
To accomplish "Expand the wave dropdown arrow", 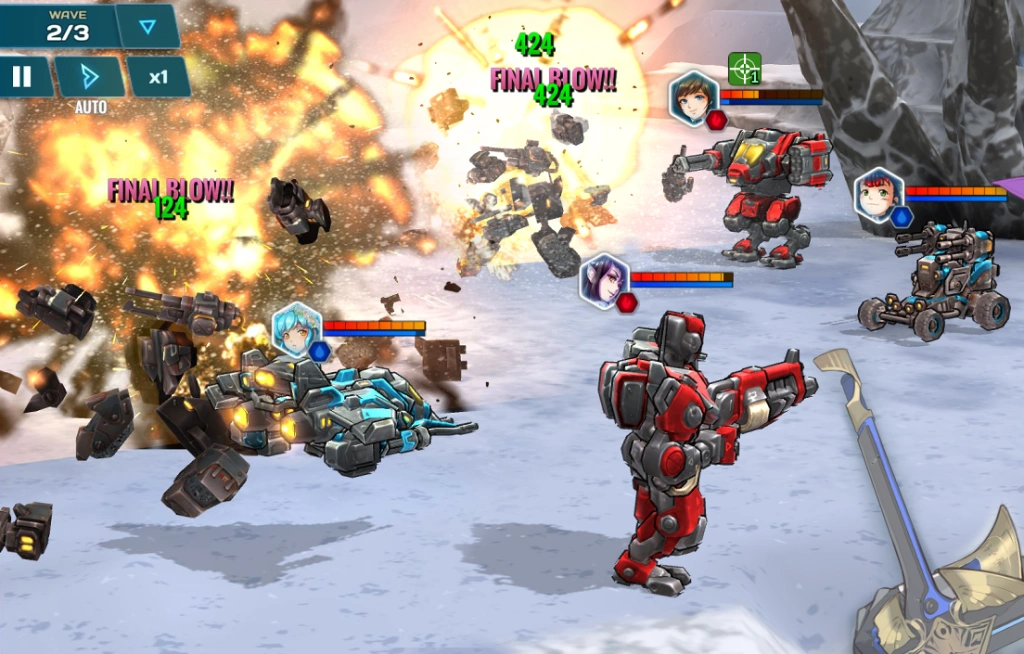I will 148,26.
